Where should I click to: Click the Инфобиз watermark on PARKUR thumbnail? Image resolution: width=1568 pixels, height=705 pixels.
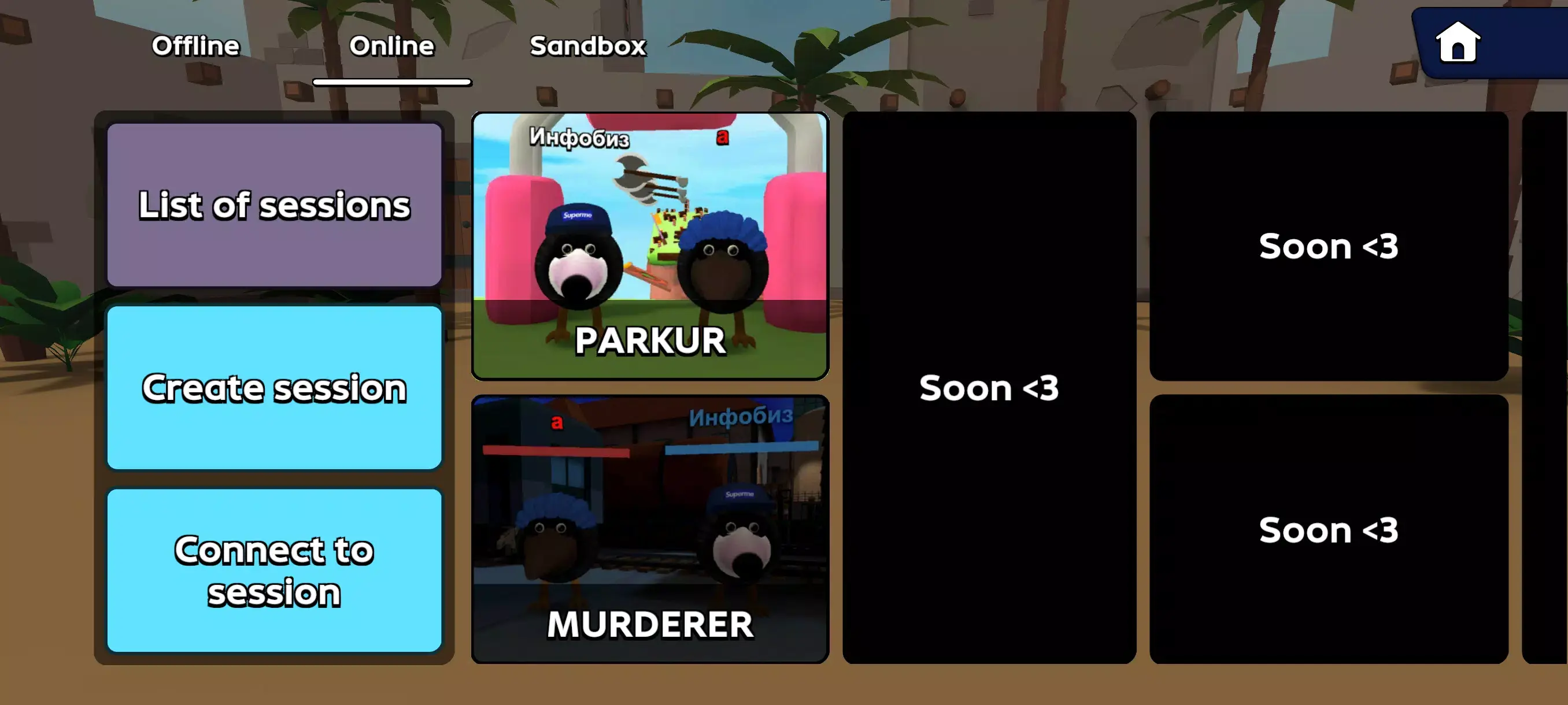pos(580,139)
